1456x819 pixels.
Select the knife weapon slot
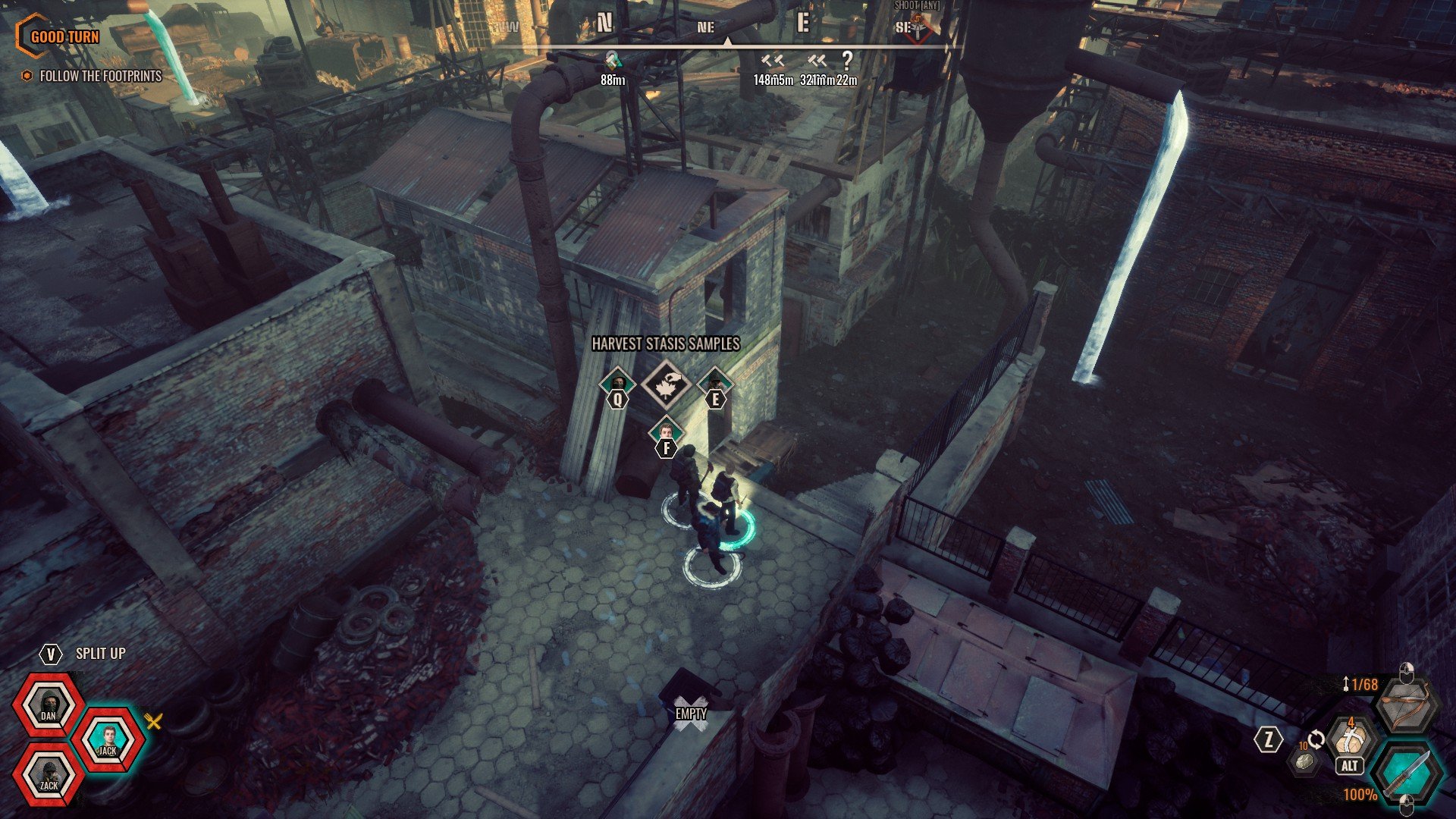click(x=1408, y=773)
